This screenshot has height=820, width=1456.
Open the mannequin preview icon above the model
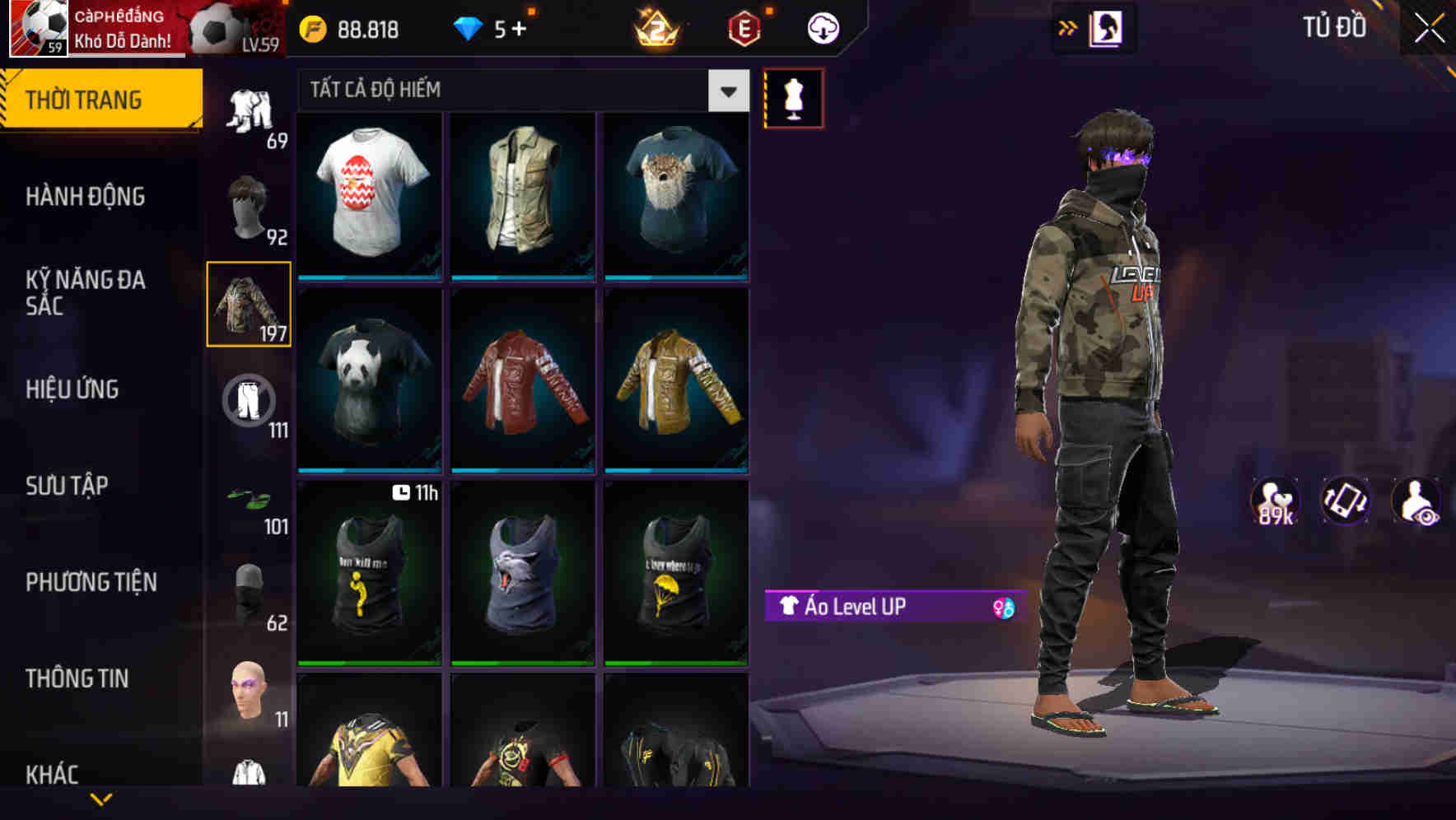792,98
